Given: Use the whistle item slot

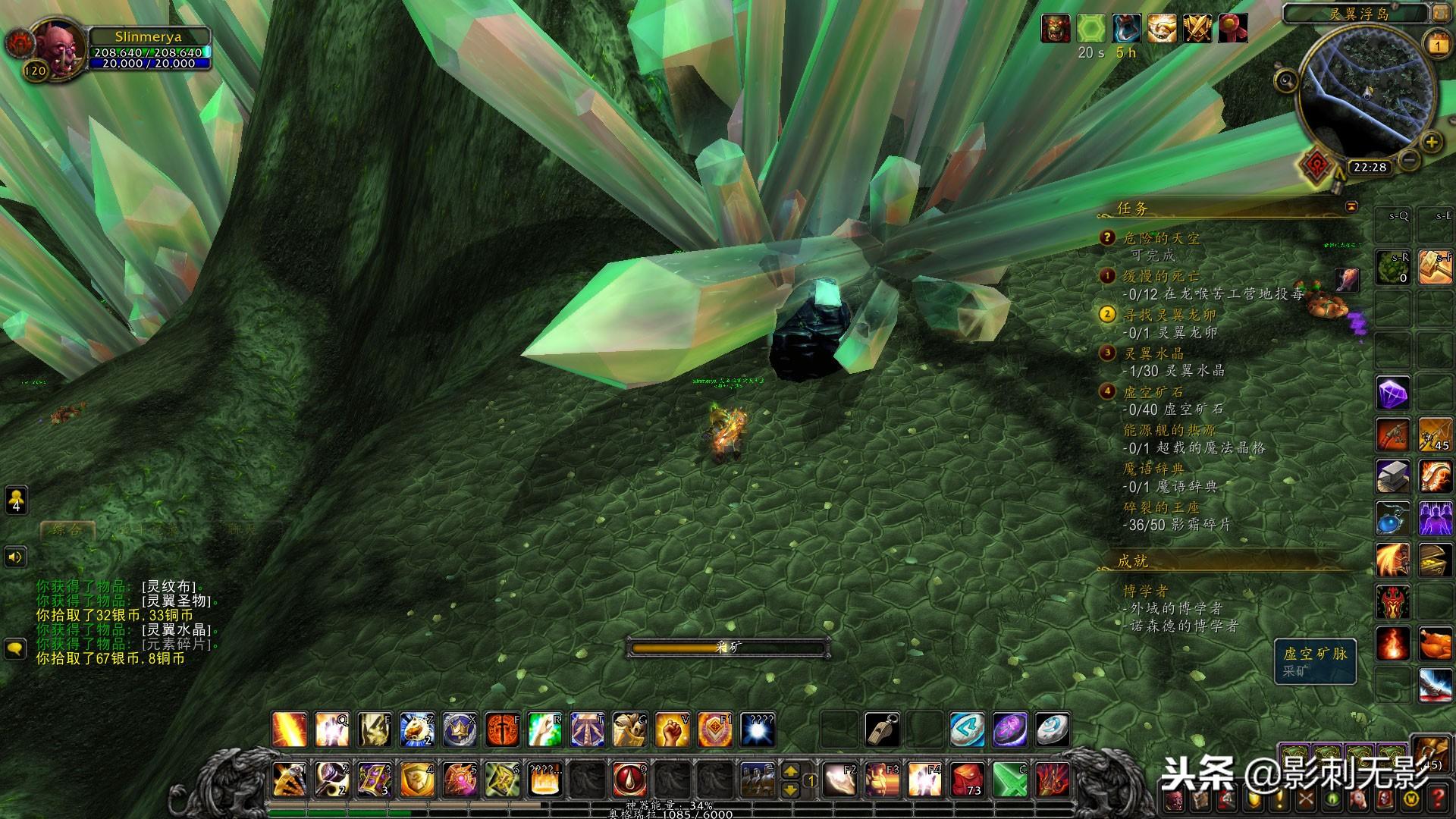Looking at the screenshot, I should click(883, 730).
